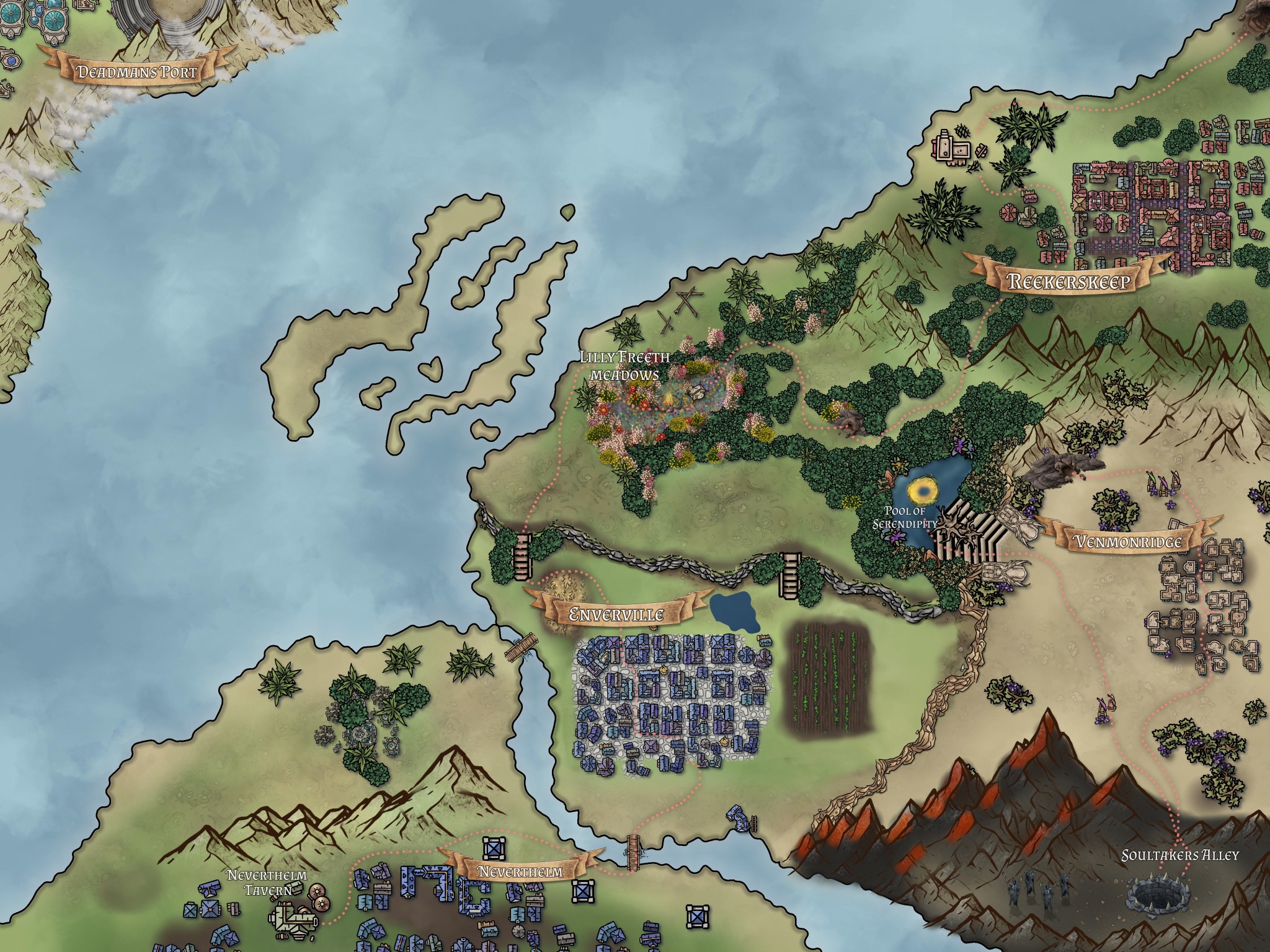
Task: Select the Deadmans Port banner label
Action: coord(136,72)
